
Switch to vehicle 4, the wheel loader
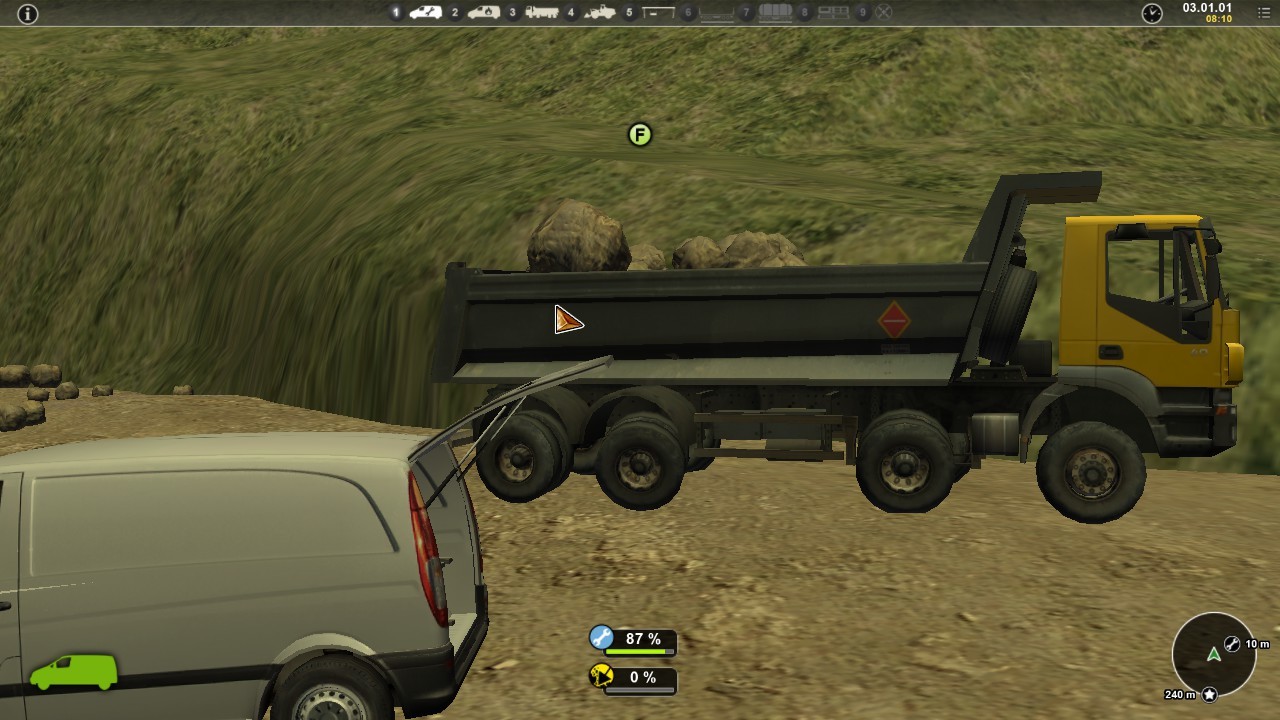tap(600, 13)
